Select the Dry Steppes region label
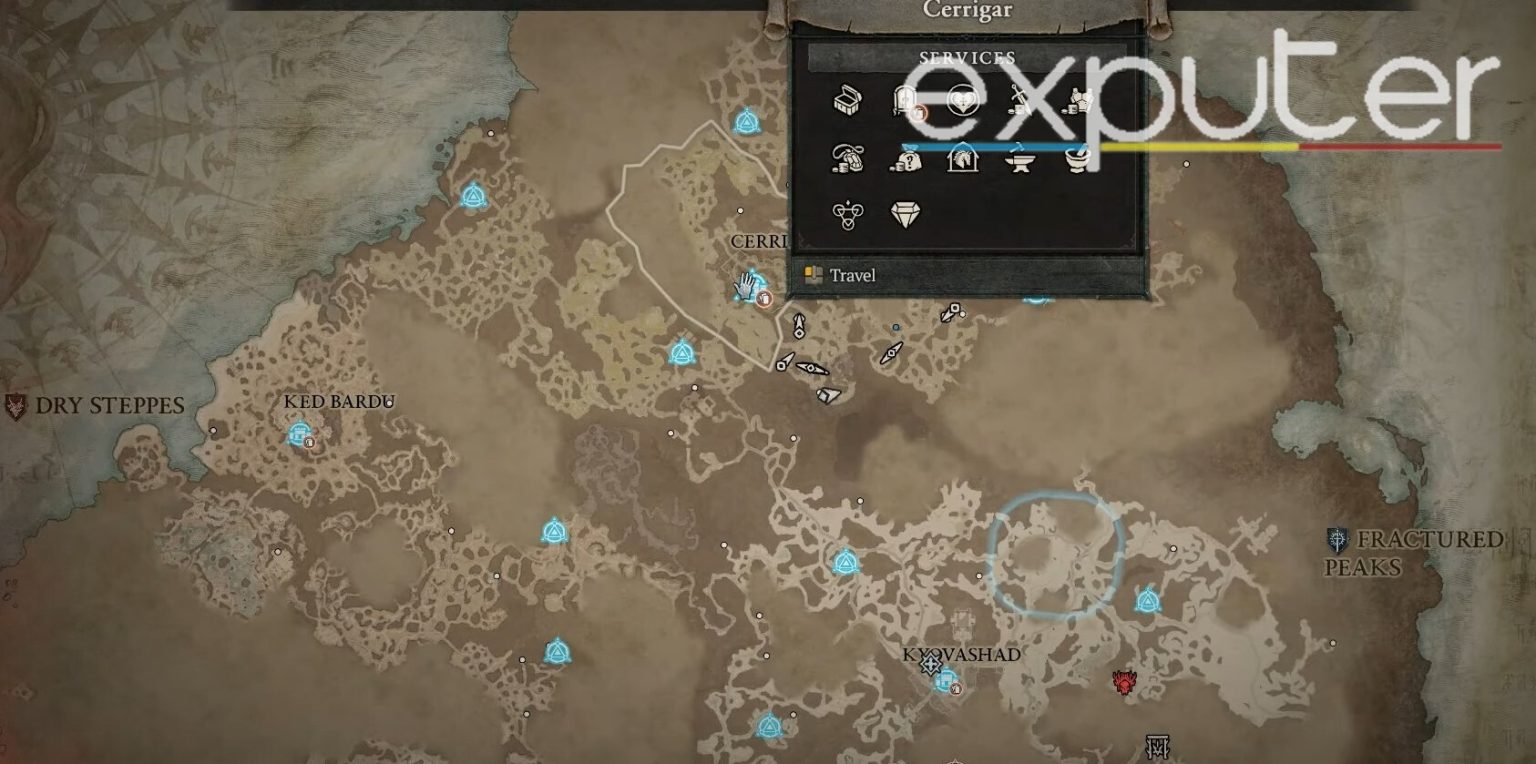 pyautogui.click(x=110, y=404)
